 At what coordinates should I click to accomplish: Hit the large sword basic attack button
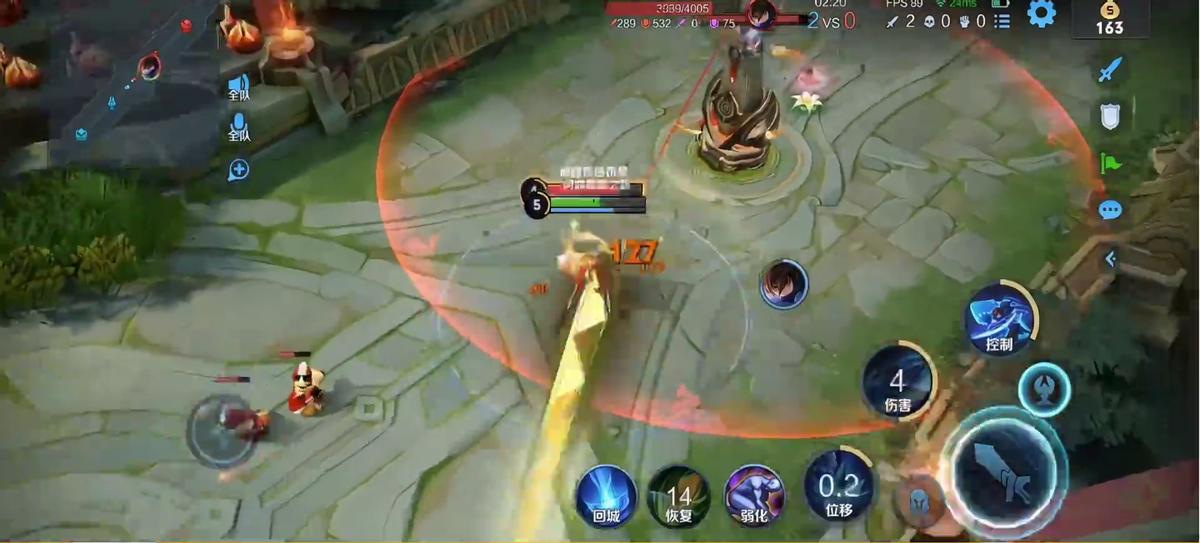coord(1005,473)
